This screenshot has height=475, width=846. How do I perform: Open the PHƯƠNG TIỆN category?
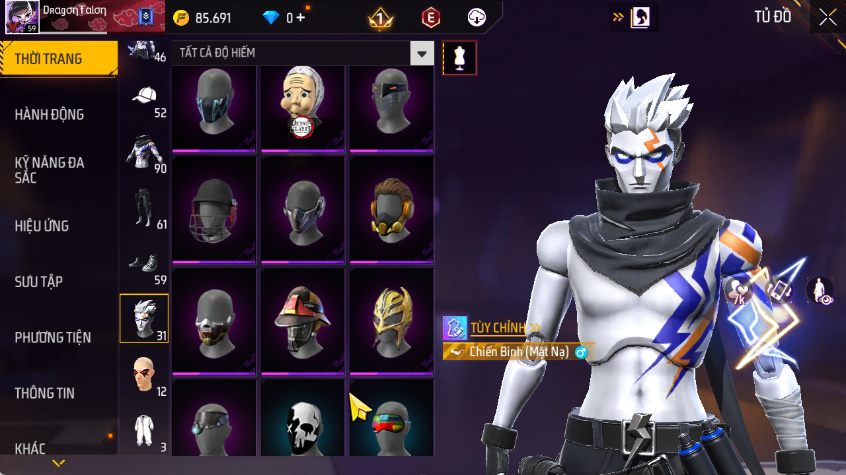pyautogui.click(x=52, y=338)
